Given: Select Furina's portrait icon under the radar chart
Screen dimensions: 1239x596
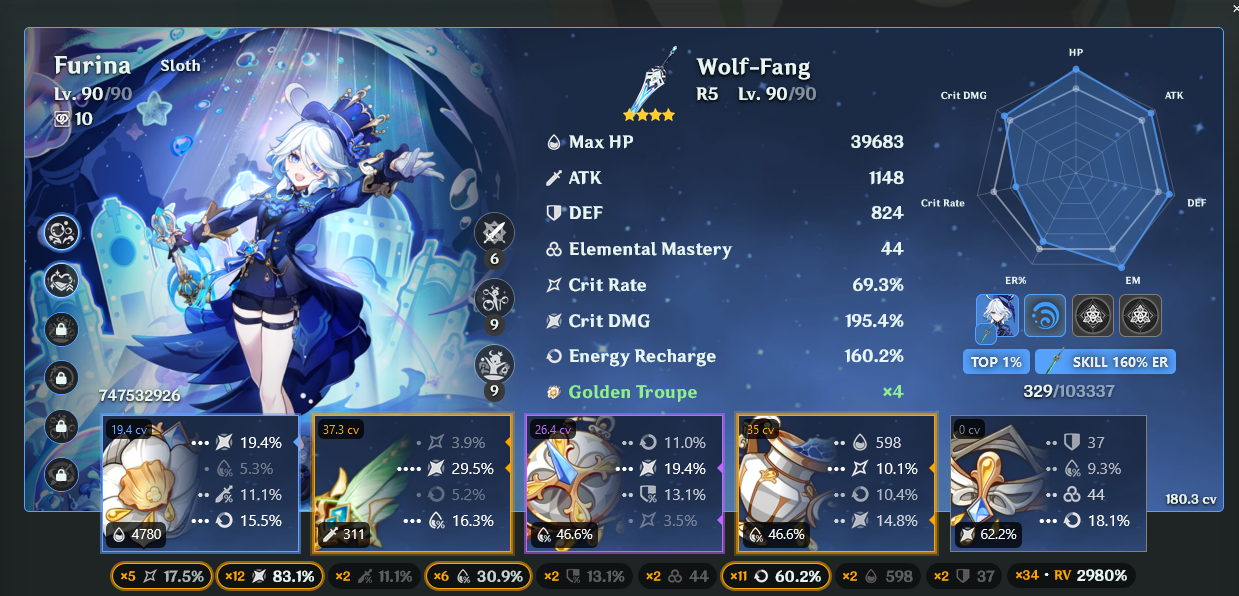Looking at the screenshot, I should [997, 315].
